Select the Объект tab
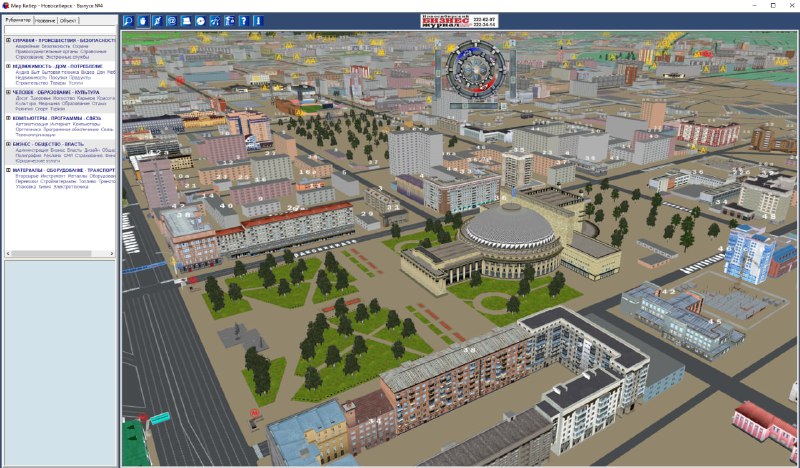800x468 pixels. click(69, 20)
